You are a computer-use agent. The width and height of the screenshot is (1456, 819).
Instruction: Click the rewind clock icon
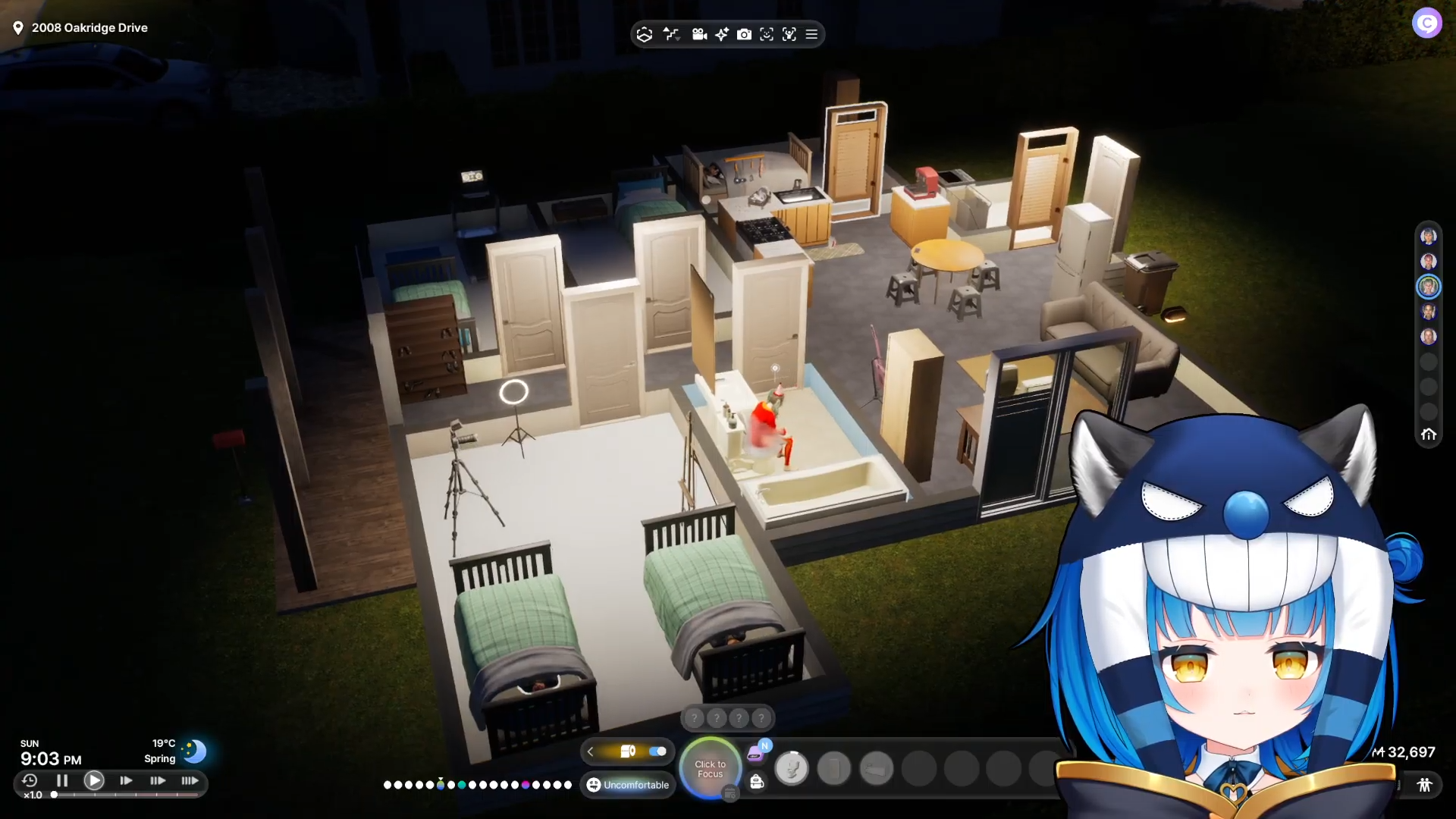[x=30, y=780]
